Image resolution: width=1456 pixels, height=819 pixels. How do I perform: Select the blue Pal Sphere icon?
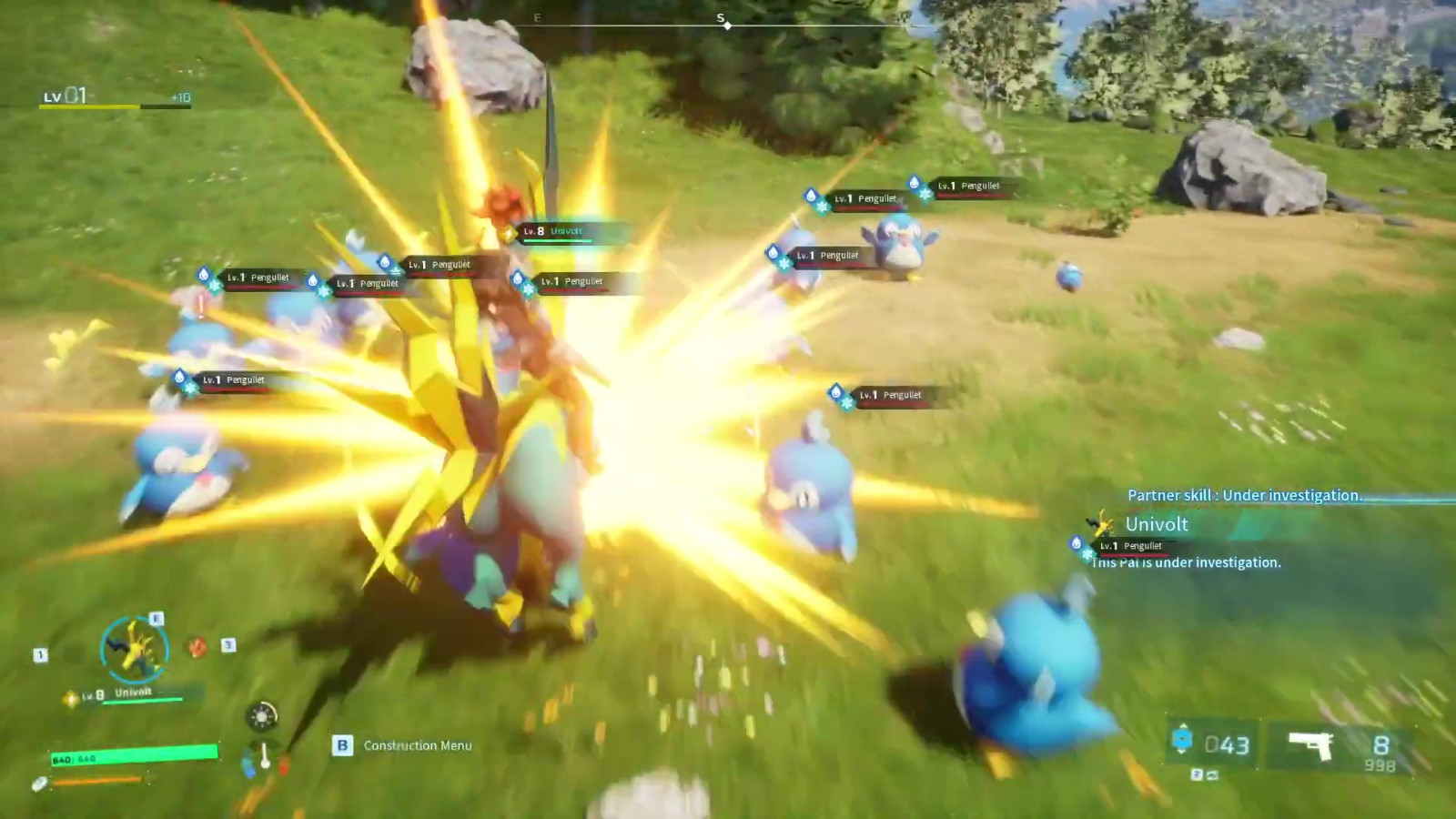point(1181,740)
